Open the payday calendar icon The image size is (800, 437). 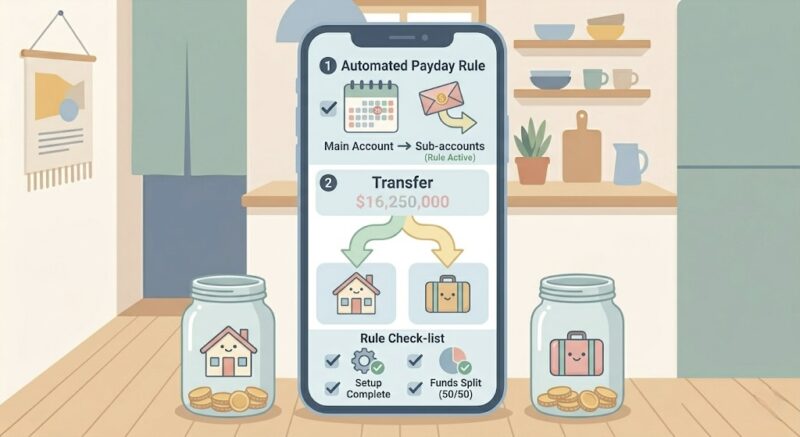coord(371,107)
